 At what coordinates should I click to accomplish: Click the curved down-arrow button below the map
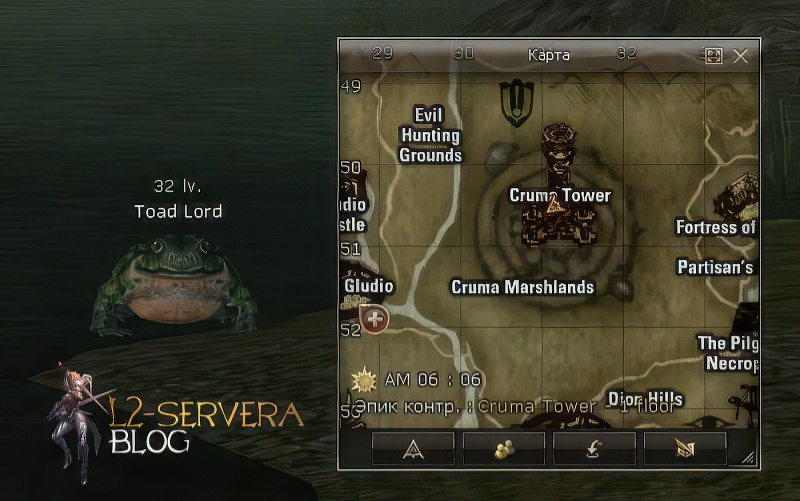point(594,450)
